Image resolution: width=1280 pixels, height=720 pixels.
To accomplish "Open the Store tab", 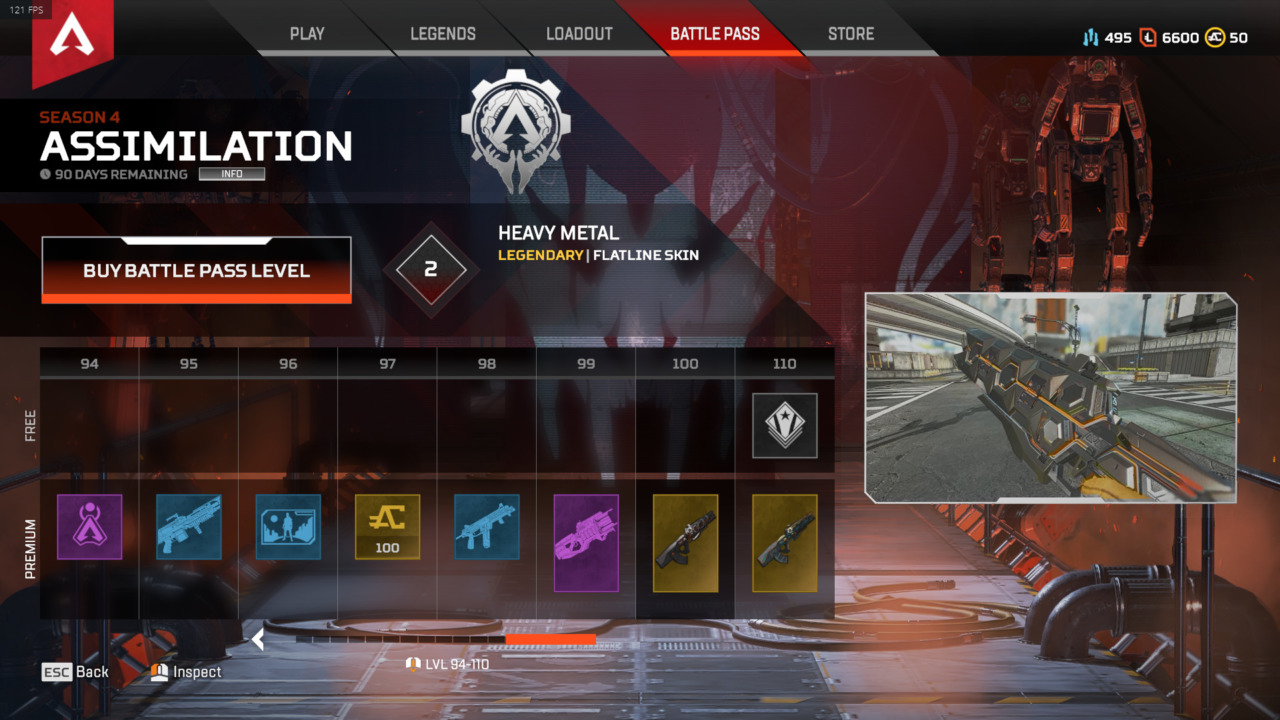I will 851,34.
